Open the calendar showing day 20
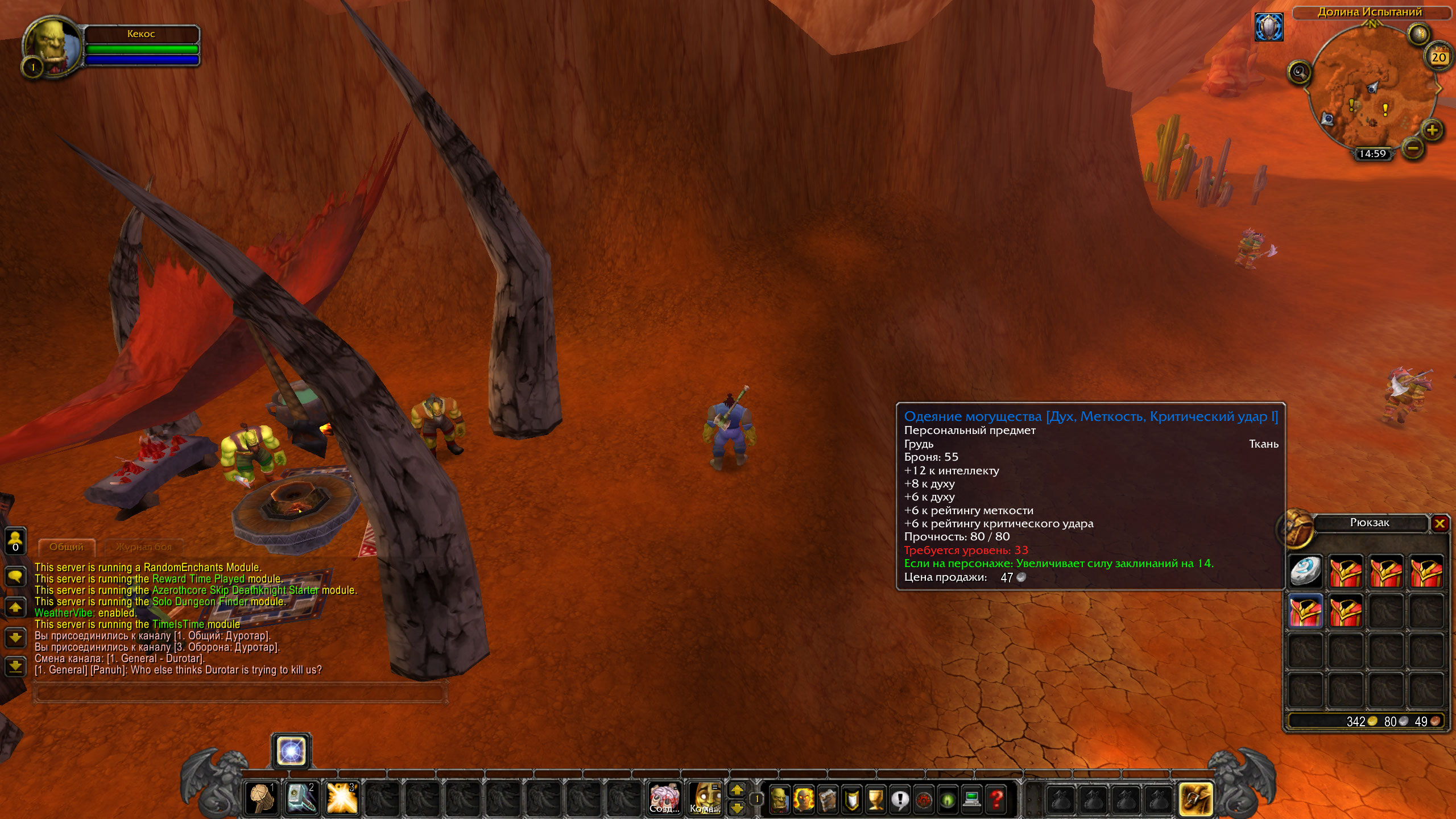 (1438, 56)
